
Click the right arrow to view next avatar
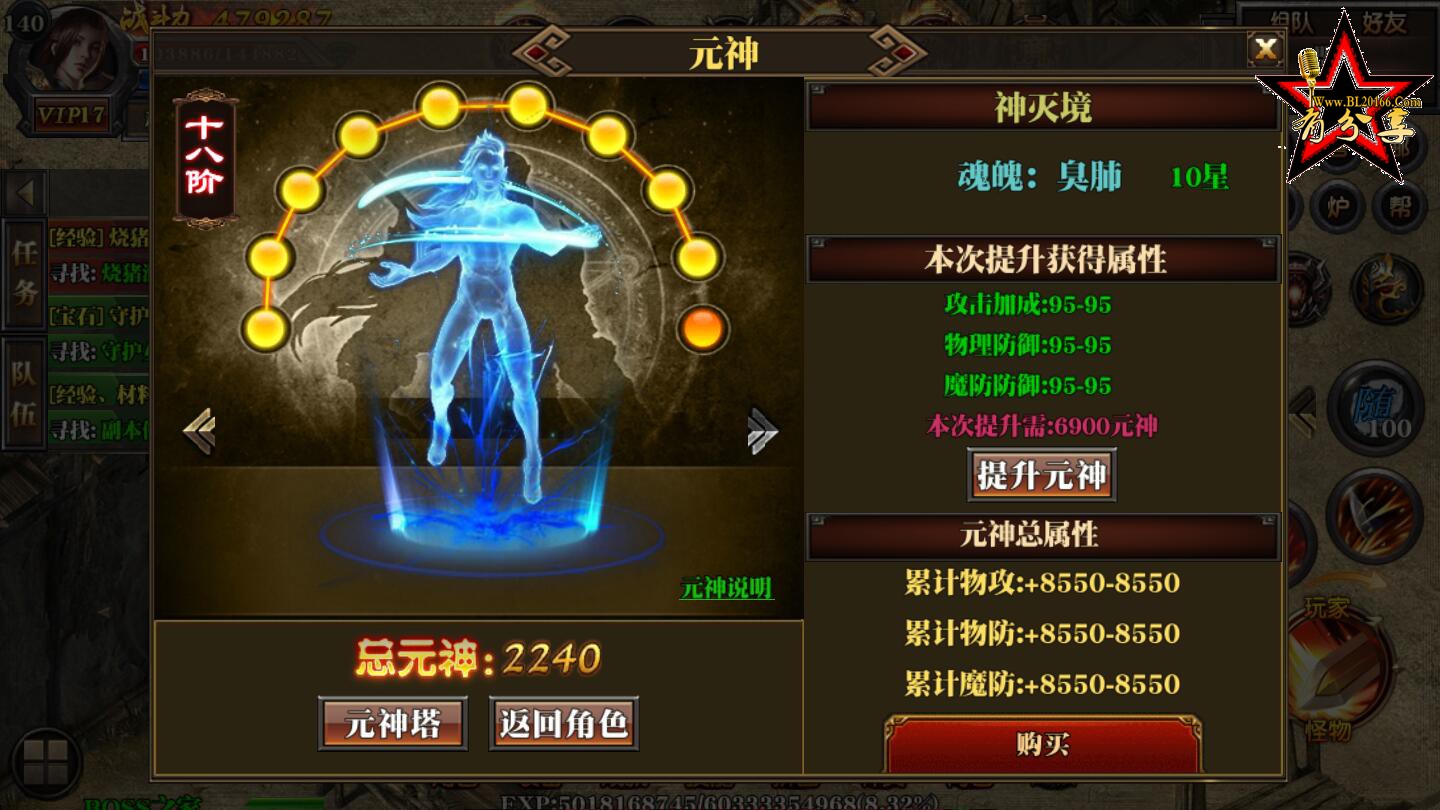(x=762, y=430)
